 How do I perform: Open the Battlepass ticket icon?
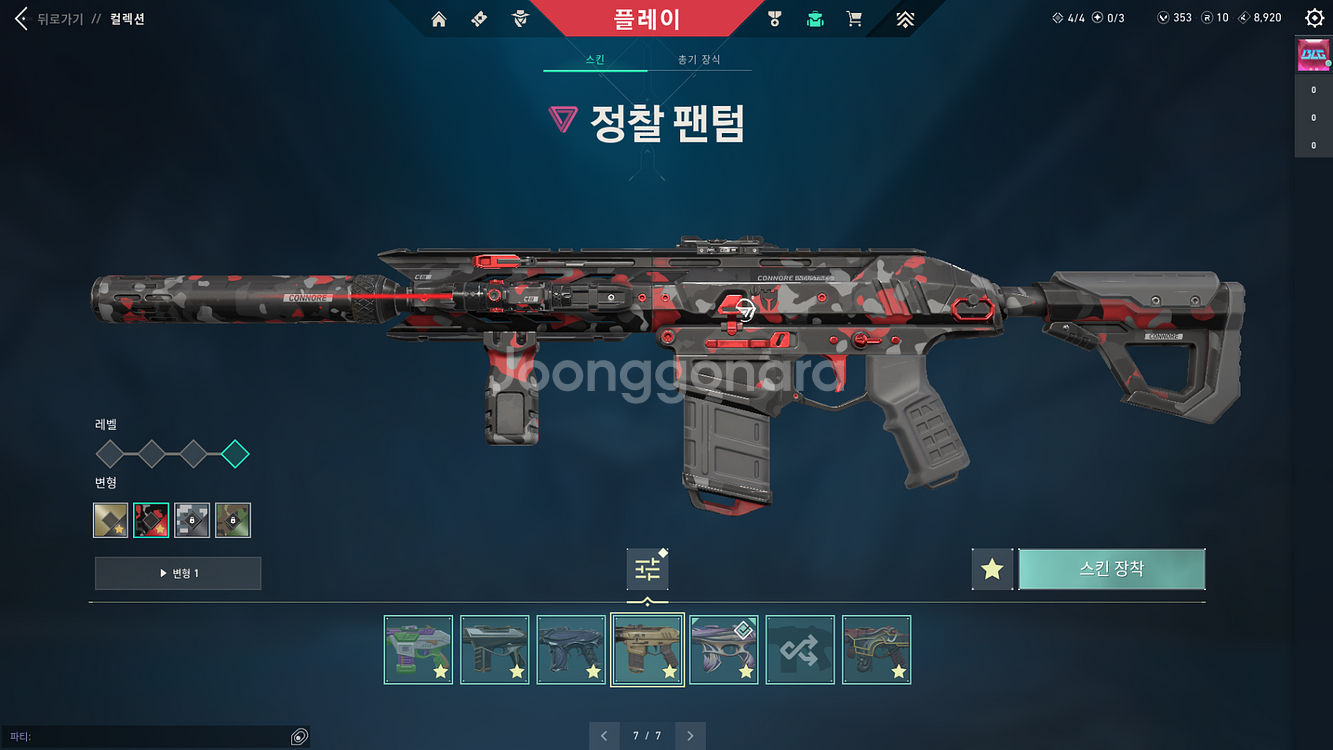pos(478,17)
